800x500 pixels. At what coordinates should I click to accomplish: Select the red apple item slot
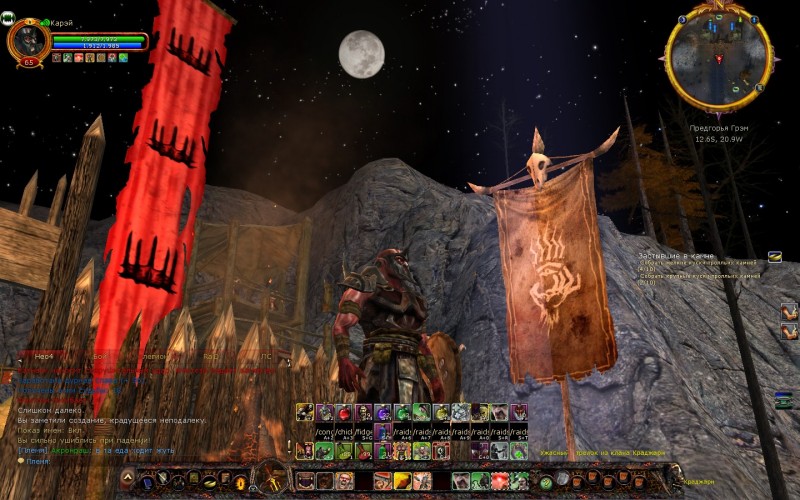(x=343, y=412)
